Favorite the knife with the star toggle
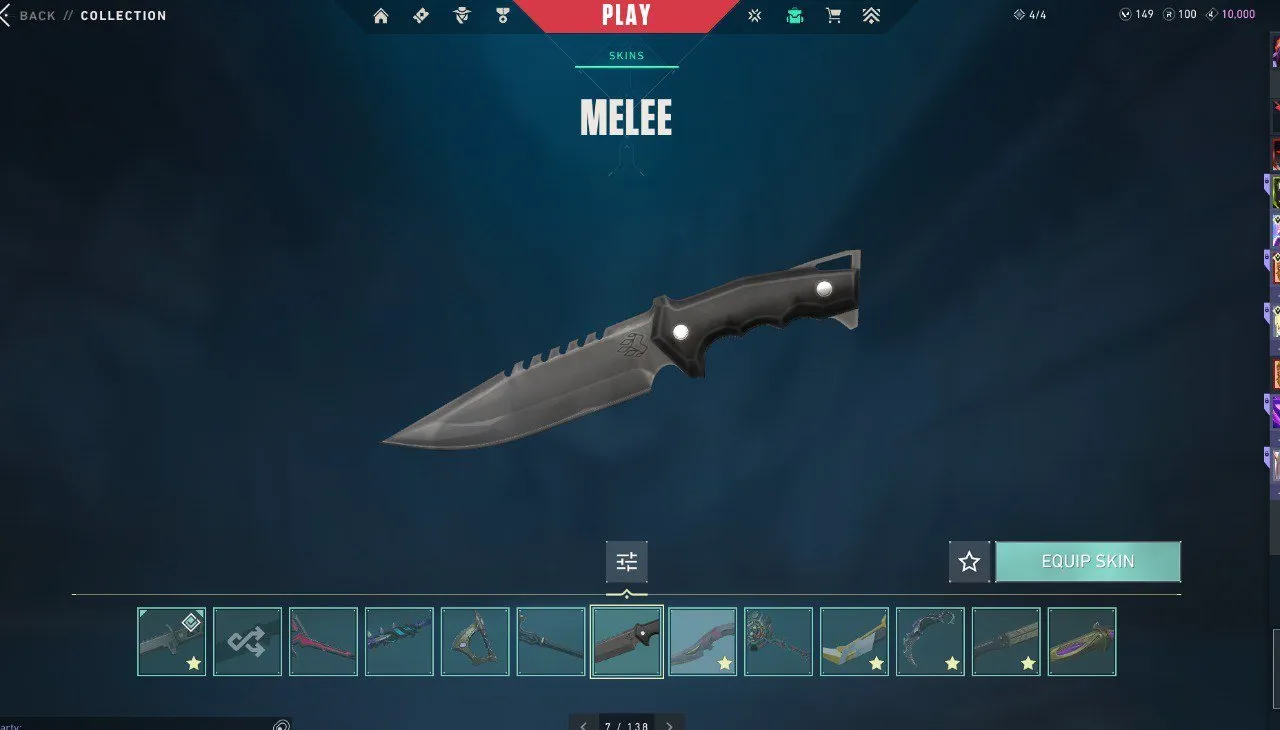This screenshot has height=730, width=1280. tap(968, 561)
